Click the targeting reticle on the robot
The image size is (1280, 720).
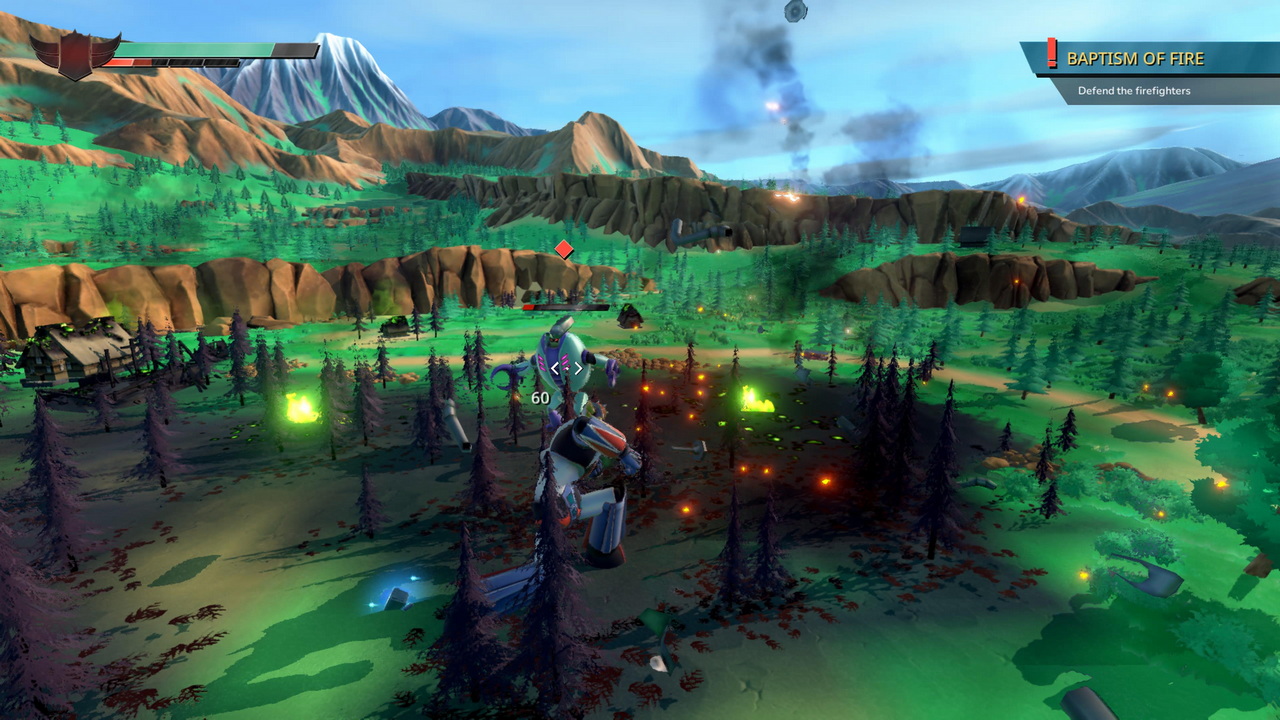(x=565, y=368)
